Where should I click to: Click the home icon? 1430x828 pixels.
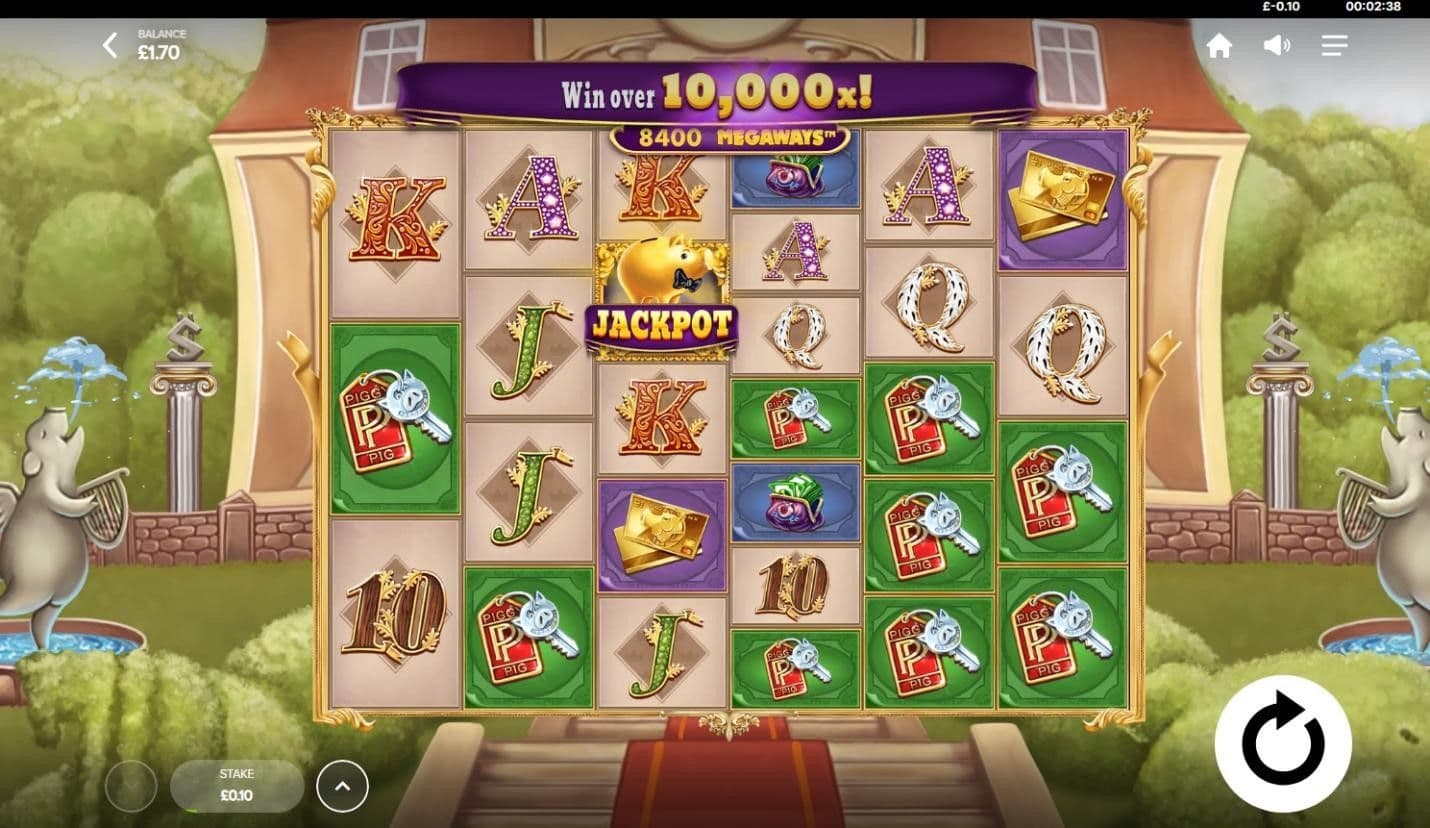pos(1219,45)
